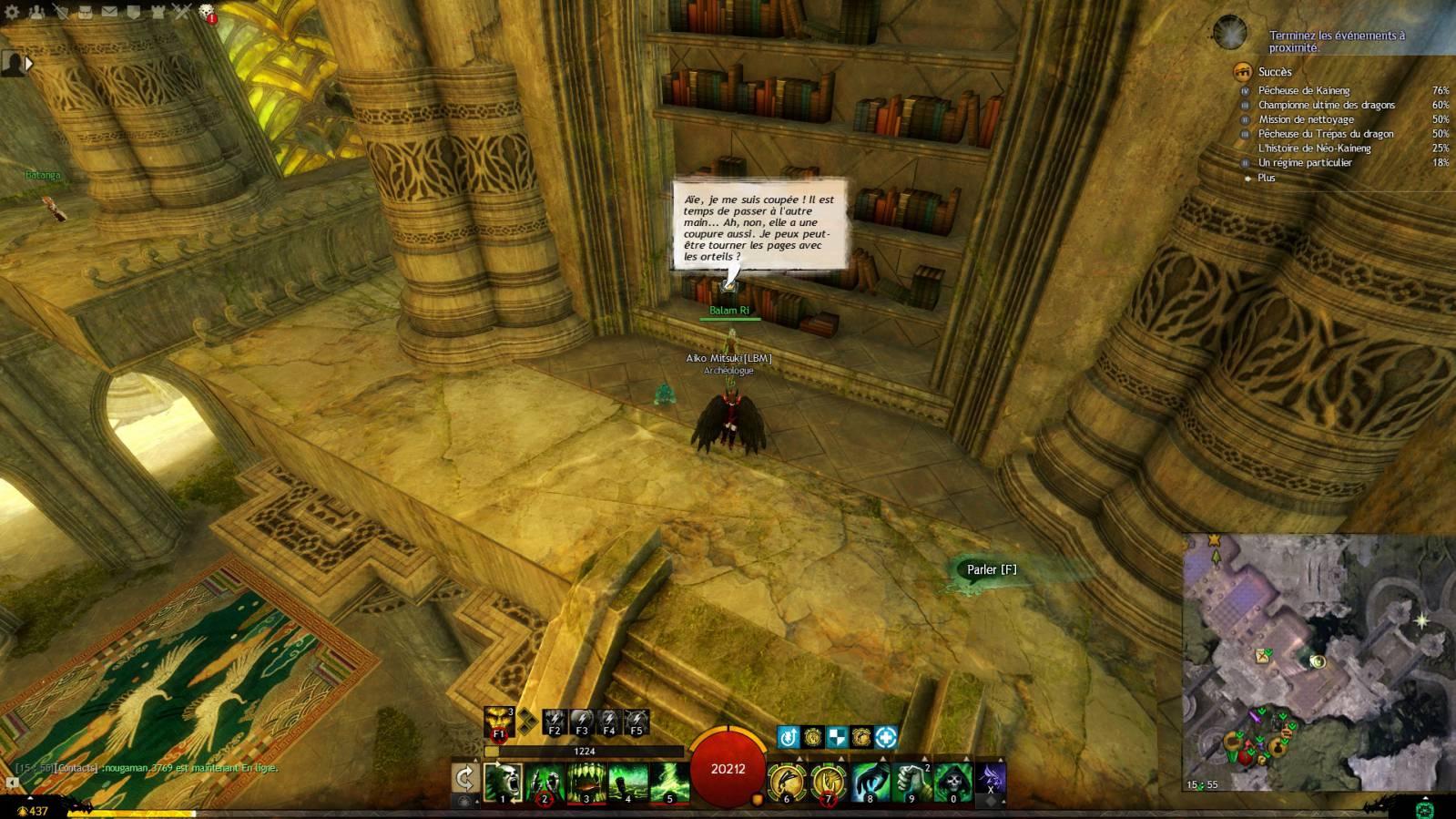The width and height of the screenshot is (1456, 819).
Task: Summon the purple raptor mount skill
Action: point(991,782)
